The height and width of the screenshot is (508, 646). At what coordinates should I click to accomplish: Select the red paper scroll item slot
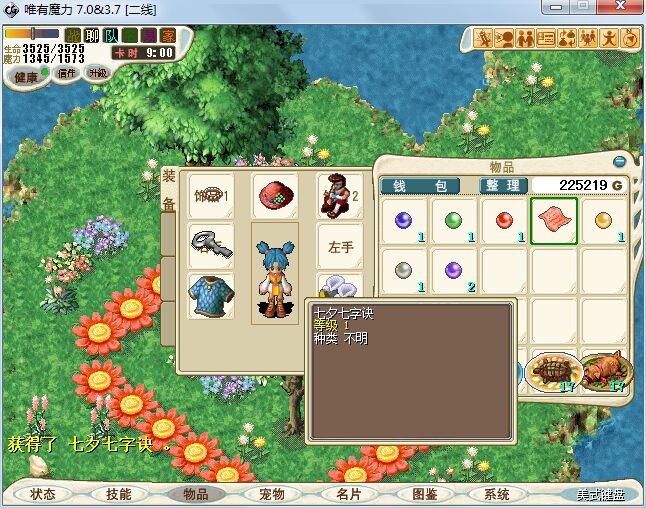(554, 218)
